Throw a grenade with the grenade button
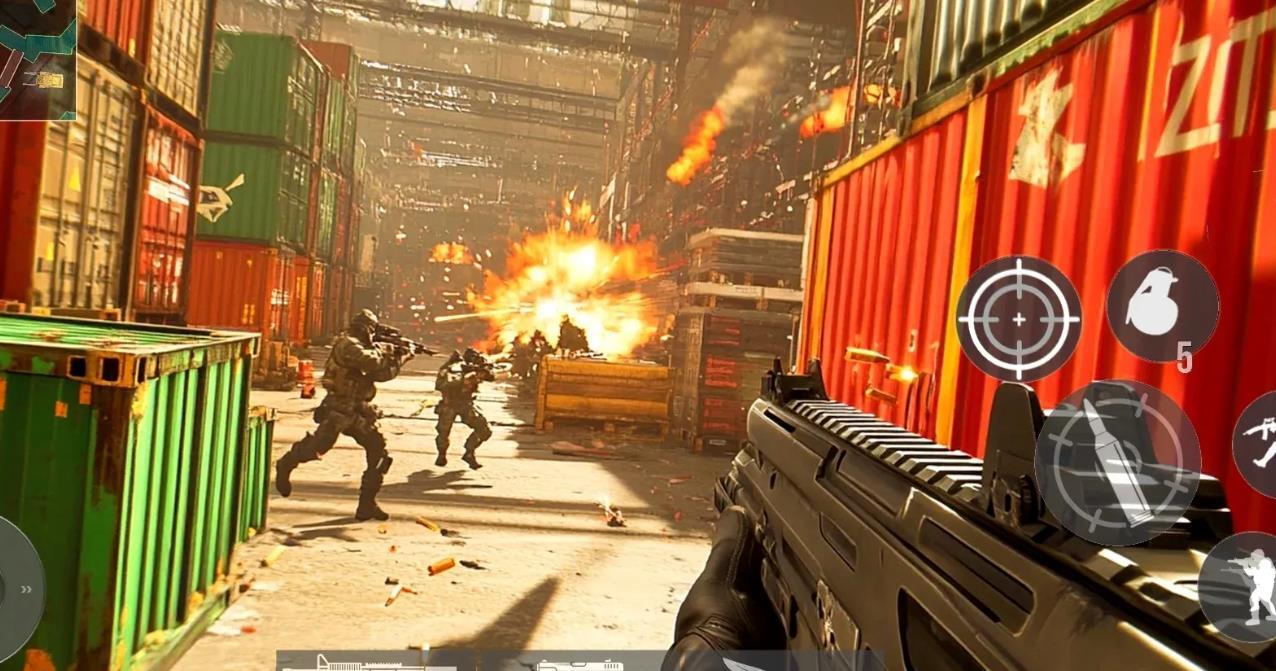Viewport: 1276px width, 671px height. 1161,305
